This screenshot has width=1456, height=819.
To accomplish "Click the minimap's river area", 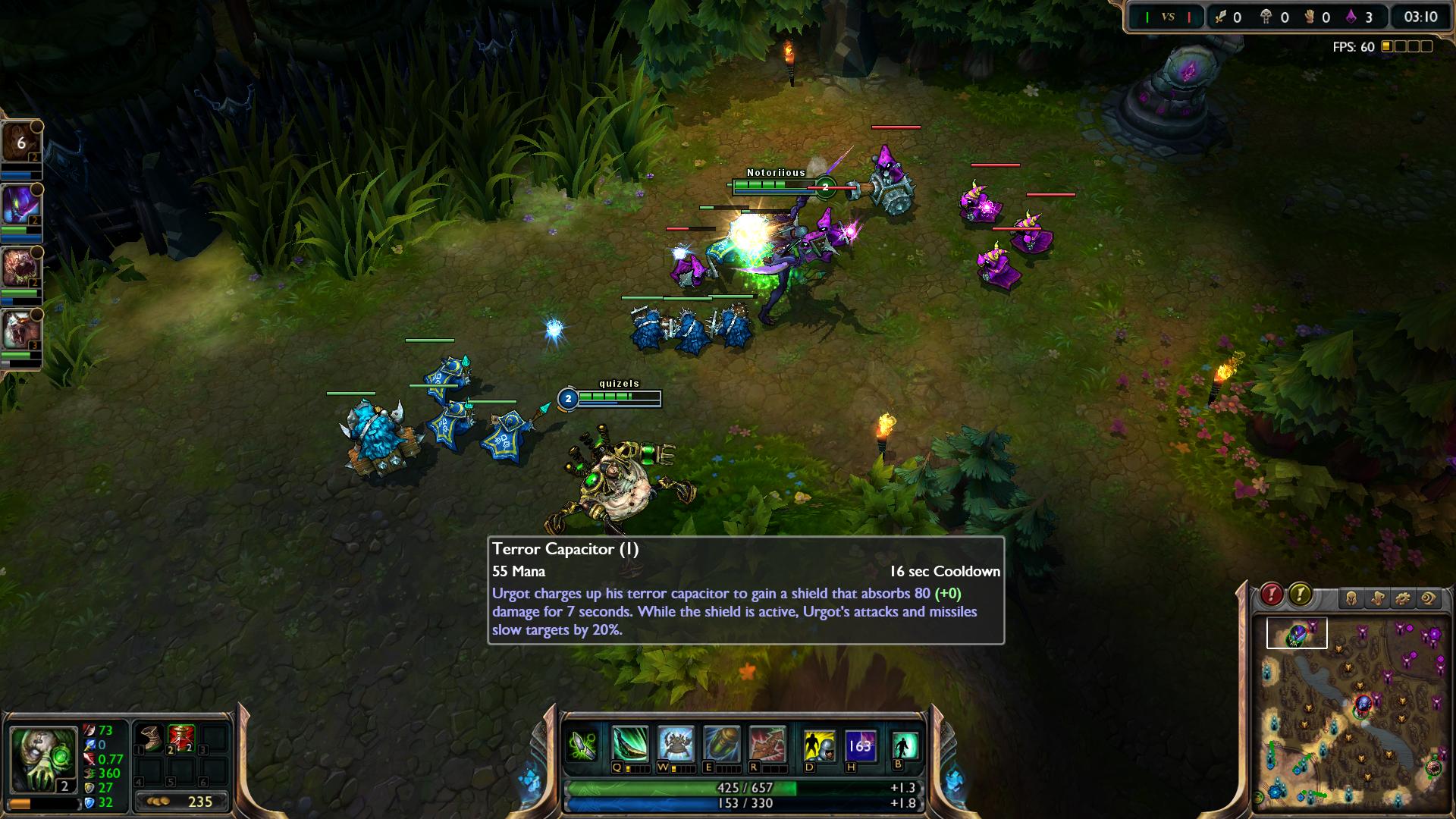I will [x=1319, y=679].
